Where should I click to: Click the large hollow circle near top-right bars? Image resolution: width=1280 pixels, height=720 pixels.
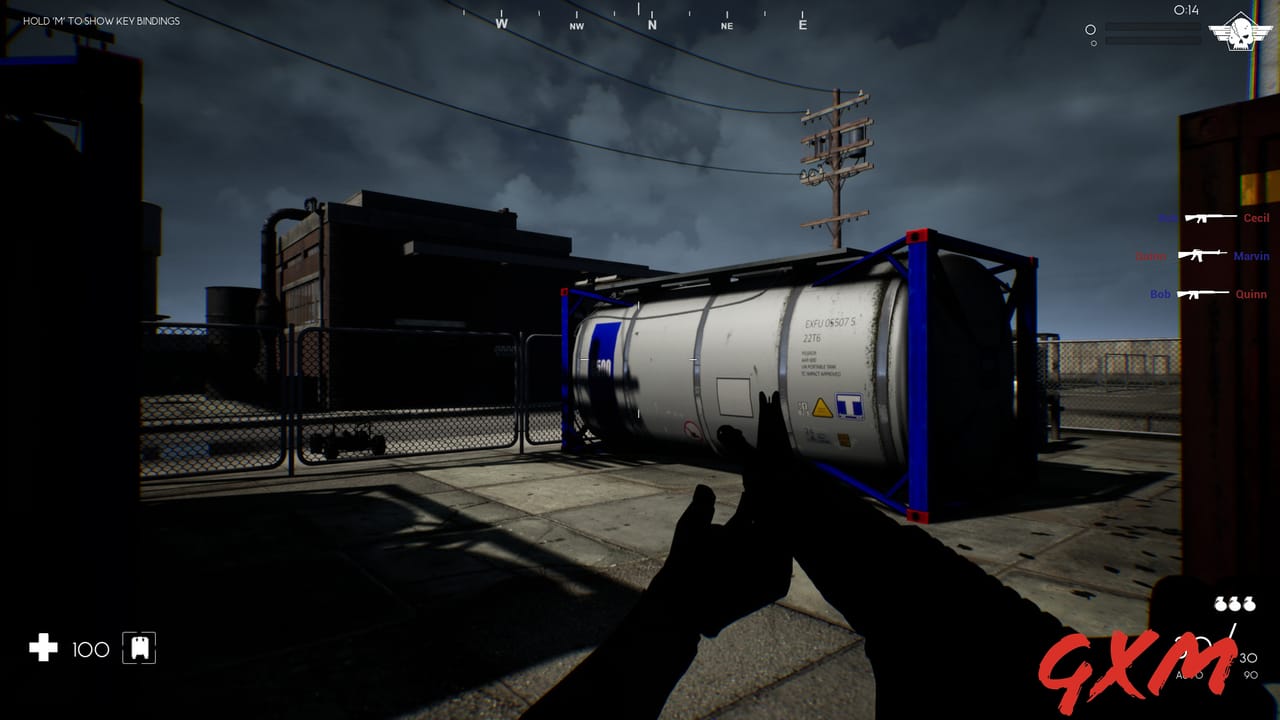(1089, 30)
